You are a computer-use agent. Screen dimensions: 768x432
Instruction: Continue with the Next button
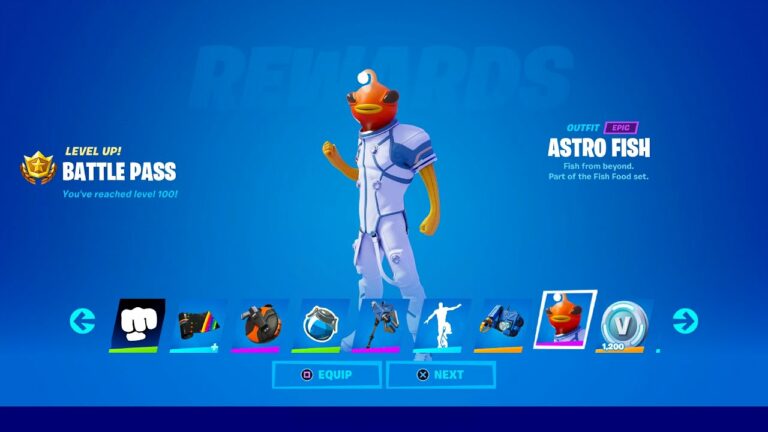click(441, 375)
